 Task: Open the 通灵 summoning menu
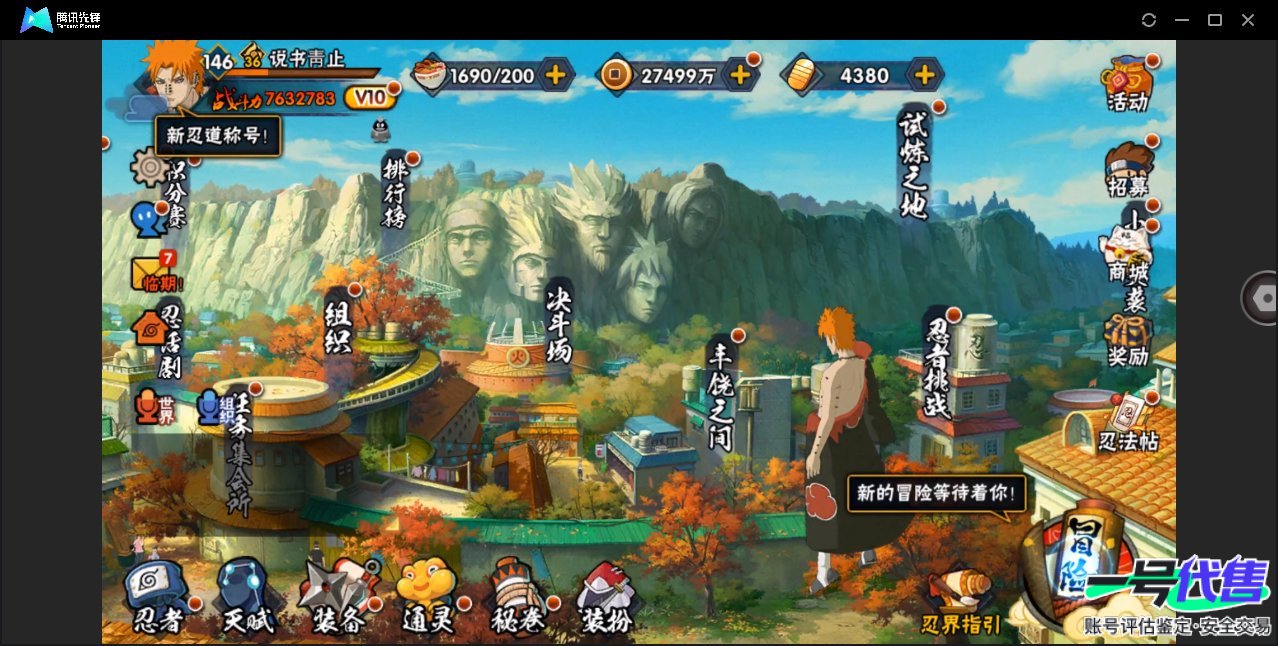428,596
